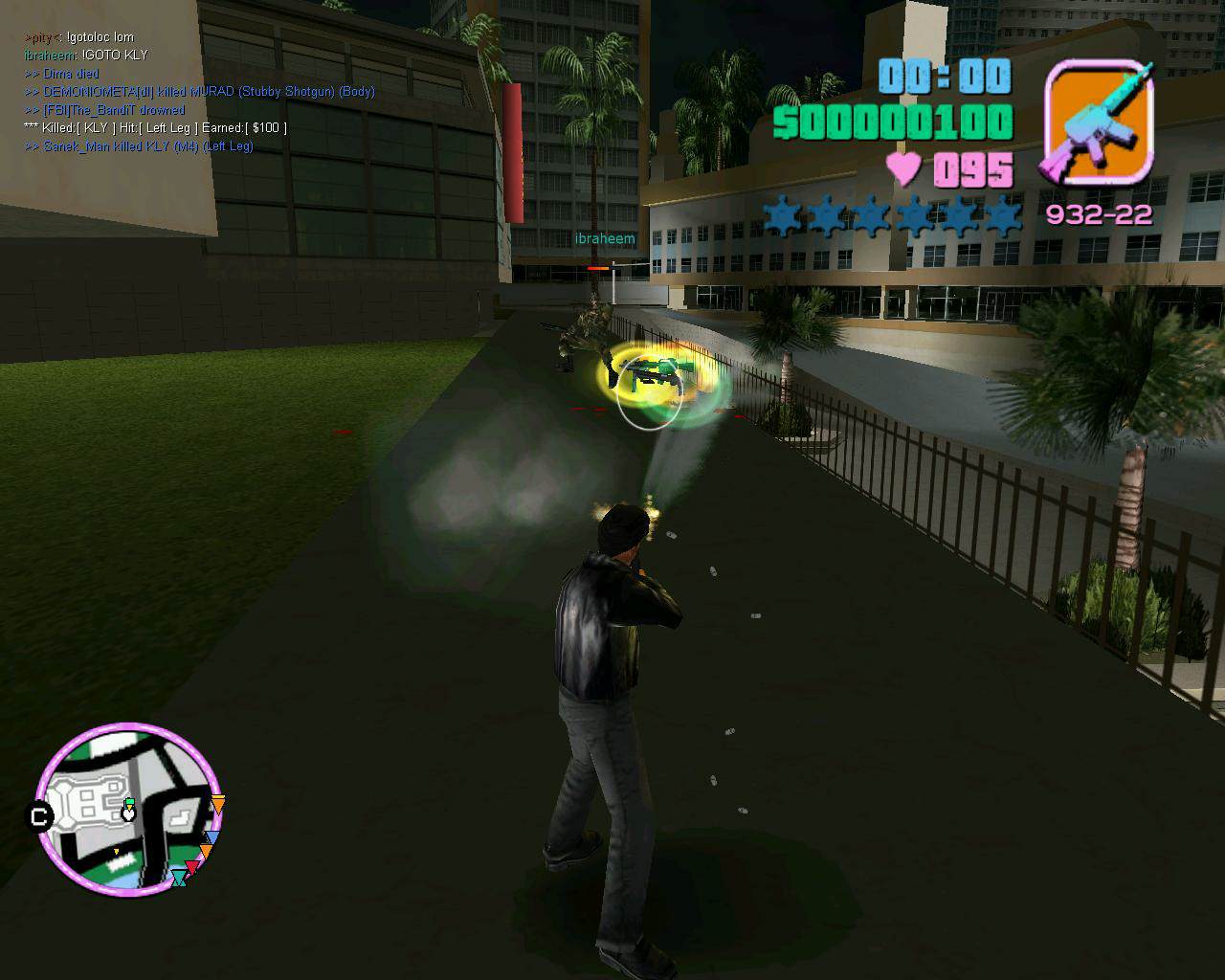Select the player blip on the radar
1225x980 pixels.
click(128, 813)
